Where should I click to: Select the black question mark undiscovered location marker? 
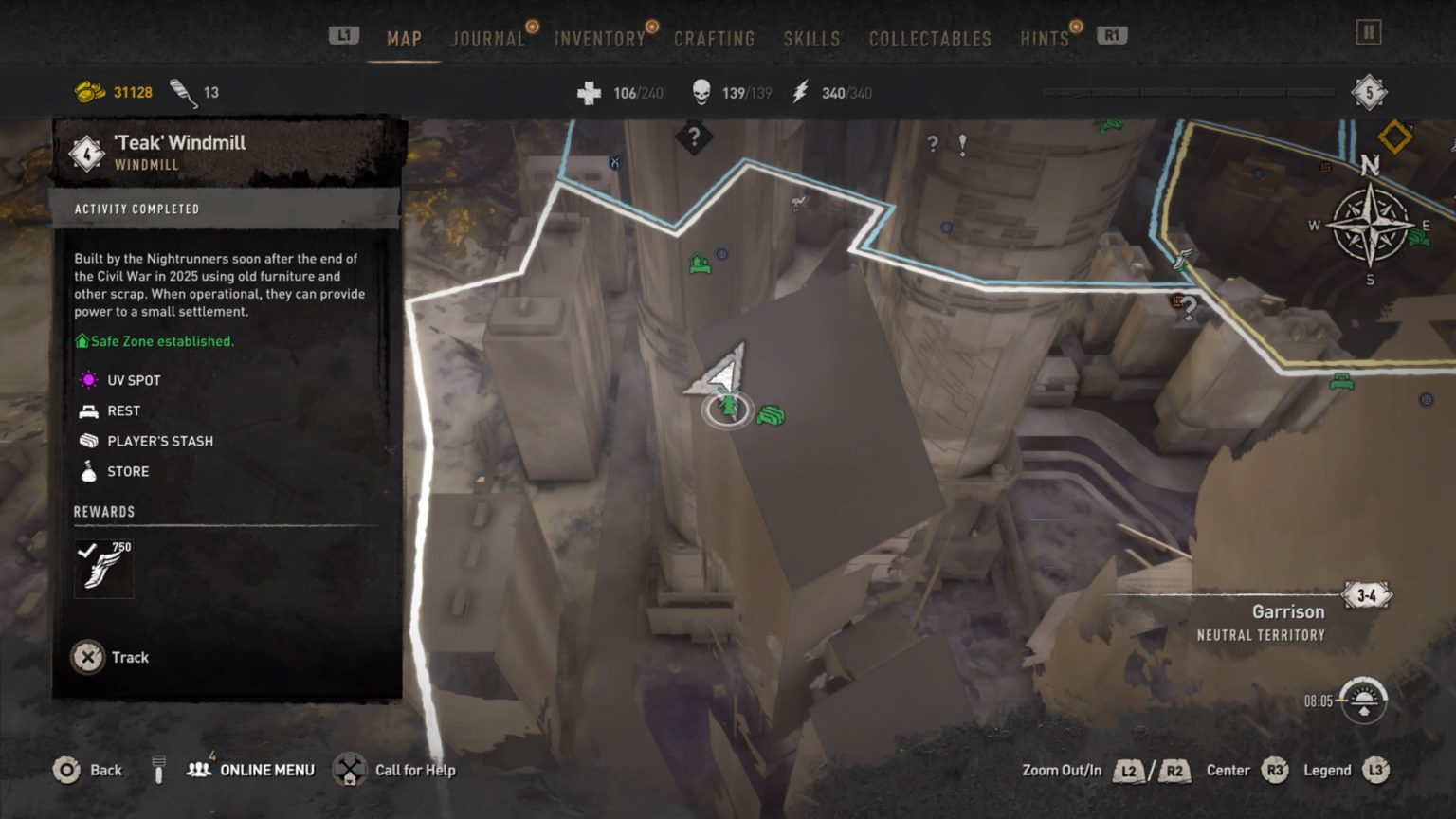696,138
